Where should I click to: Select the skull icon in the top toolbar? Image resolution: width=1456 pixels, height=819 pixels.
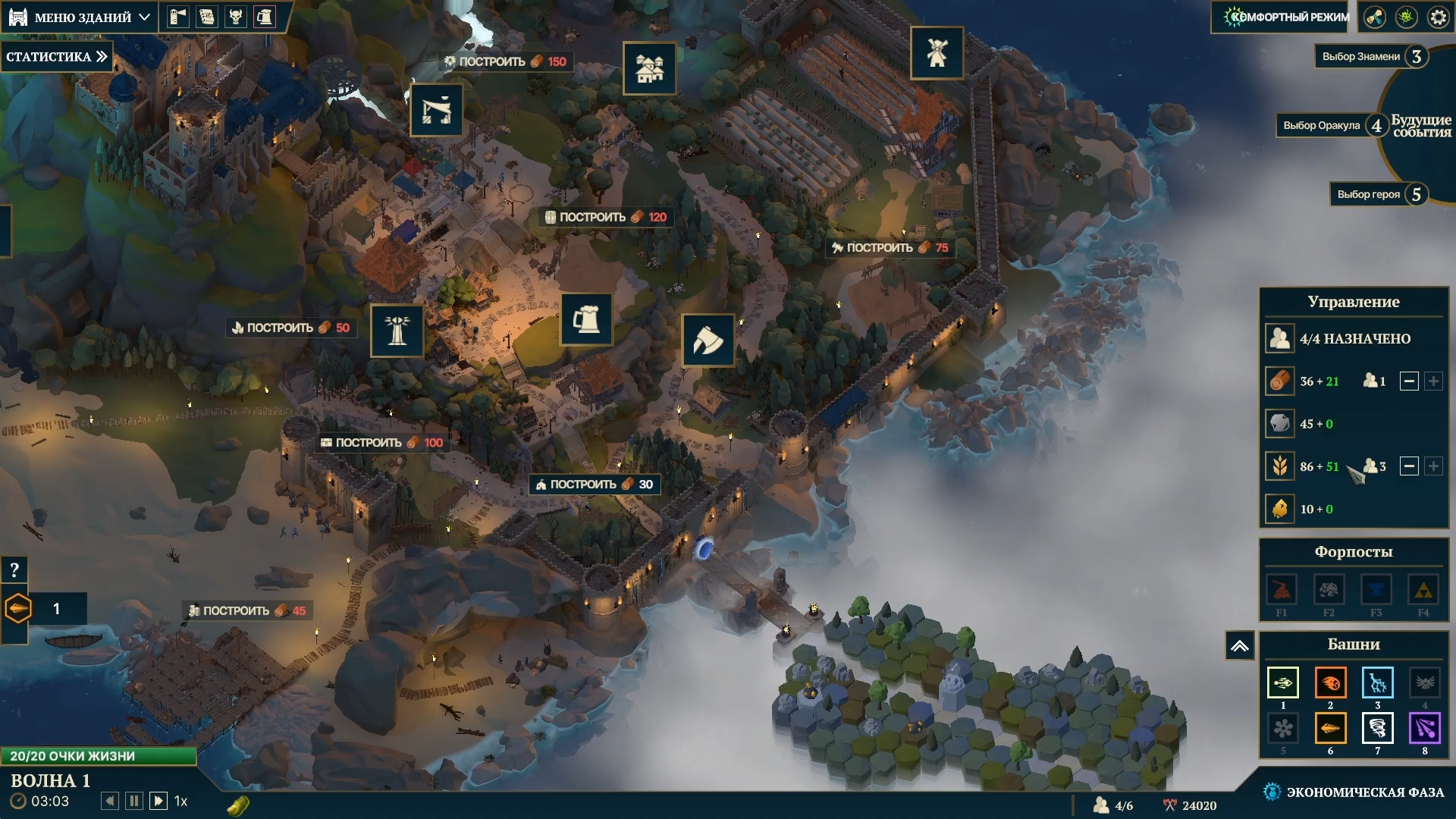click(236, 17)
